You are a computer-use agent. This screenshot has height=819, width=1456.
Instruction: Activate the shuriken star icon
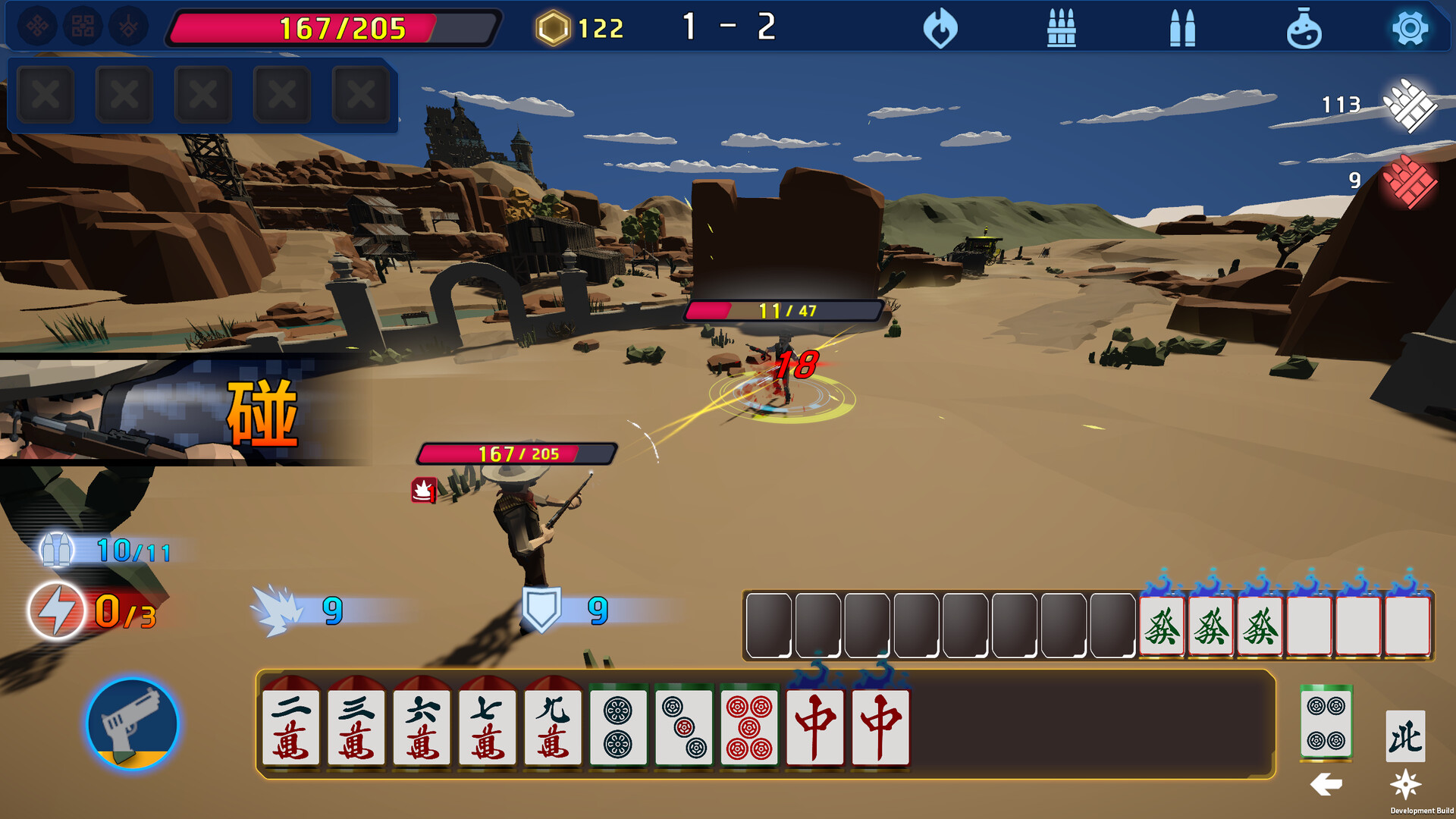[1405, 784]
